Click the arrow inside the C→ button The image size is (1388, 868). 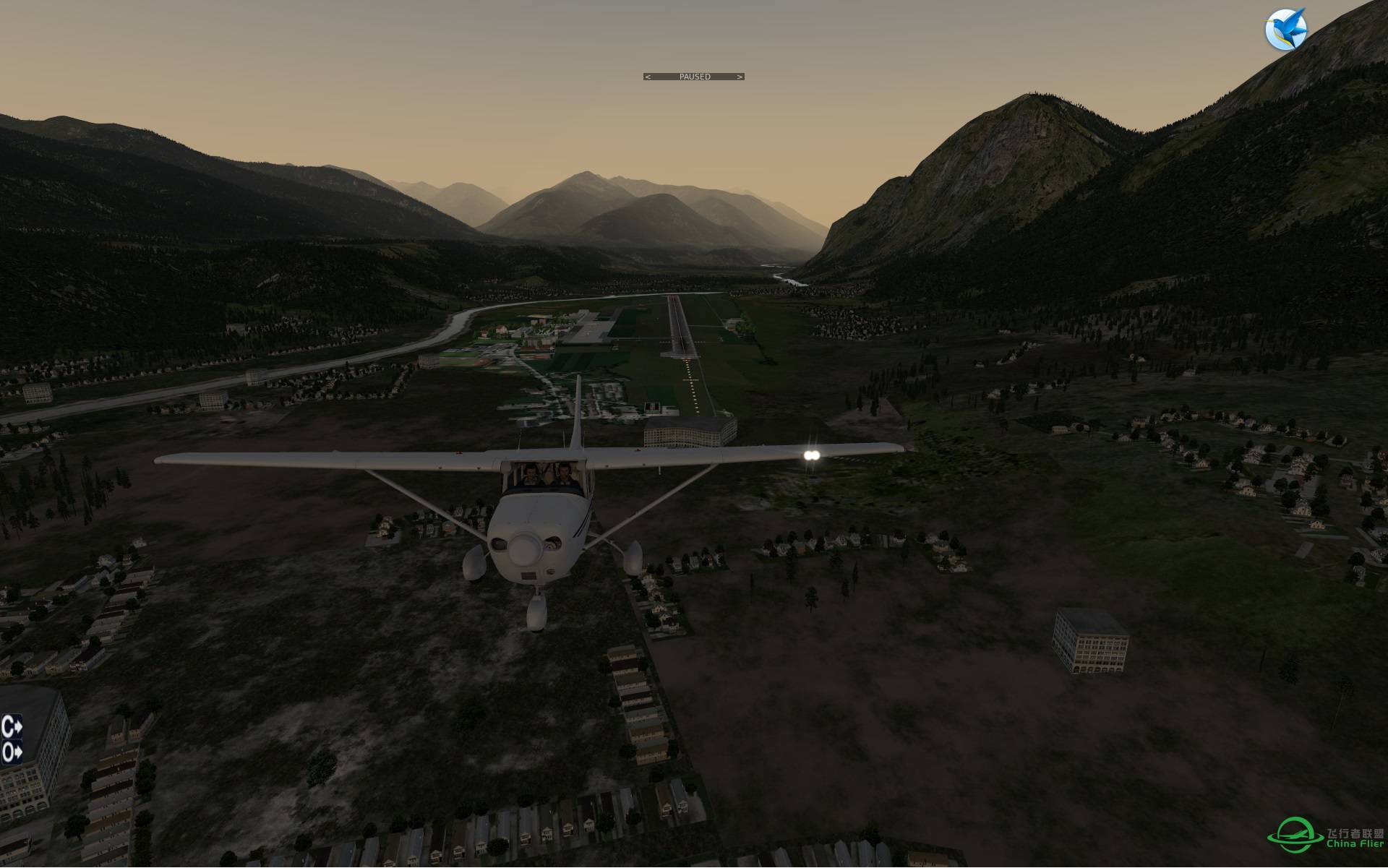pos(18,726)
